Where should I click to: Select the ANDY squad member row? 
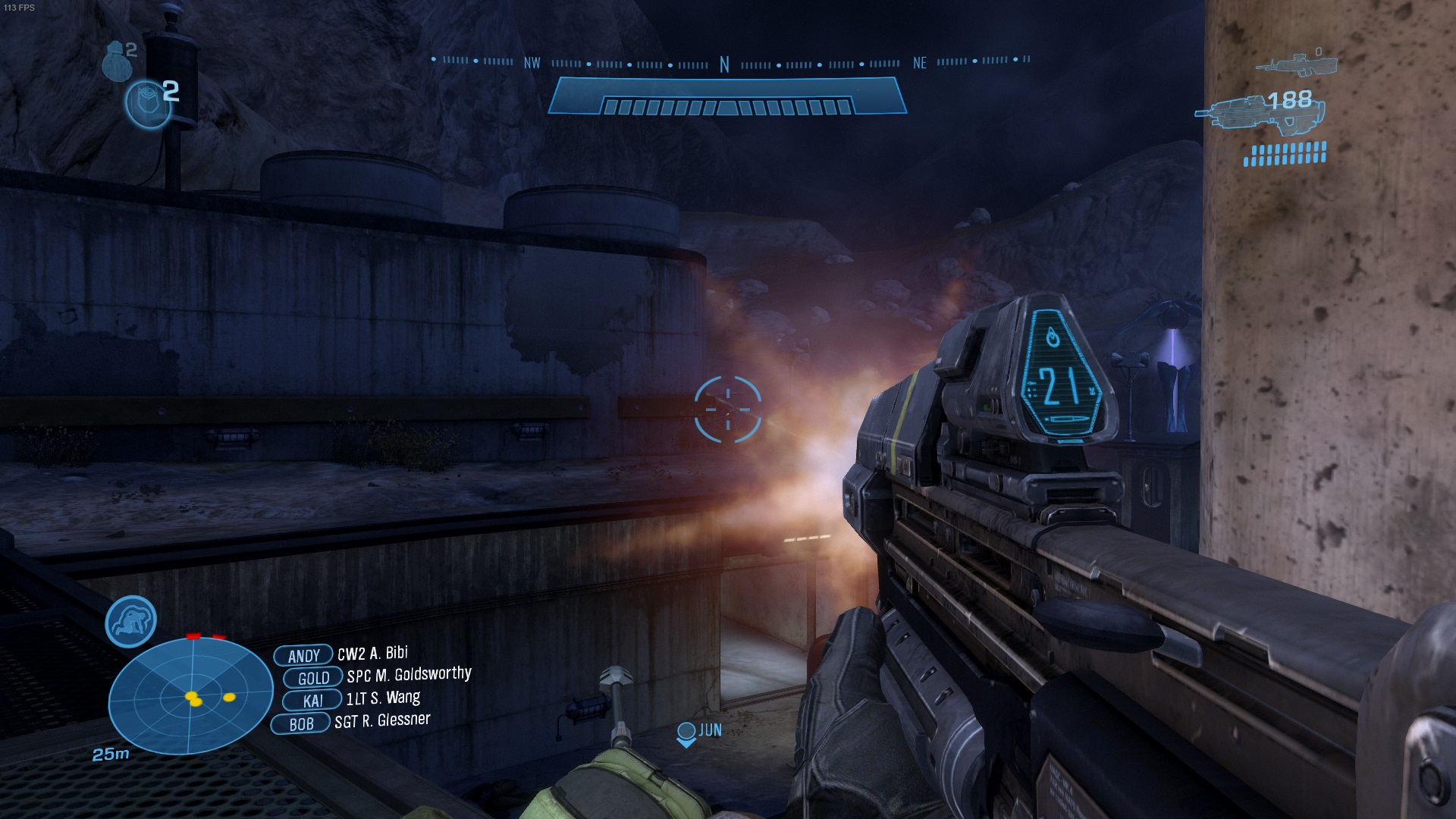pyautogui.click(x=341, y=654)
